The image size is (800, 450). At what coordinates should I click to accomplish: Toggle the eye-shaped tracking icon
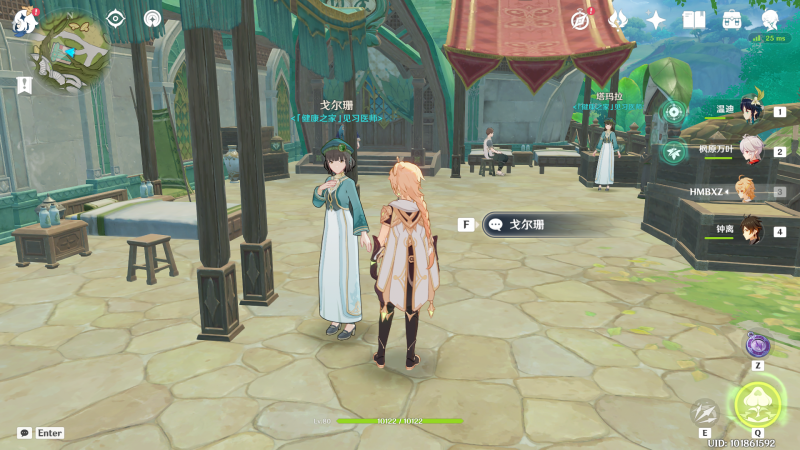click(x=116, y=18)
